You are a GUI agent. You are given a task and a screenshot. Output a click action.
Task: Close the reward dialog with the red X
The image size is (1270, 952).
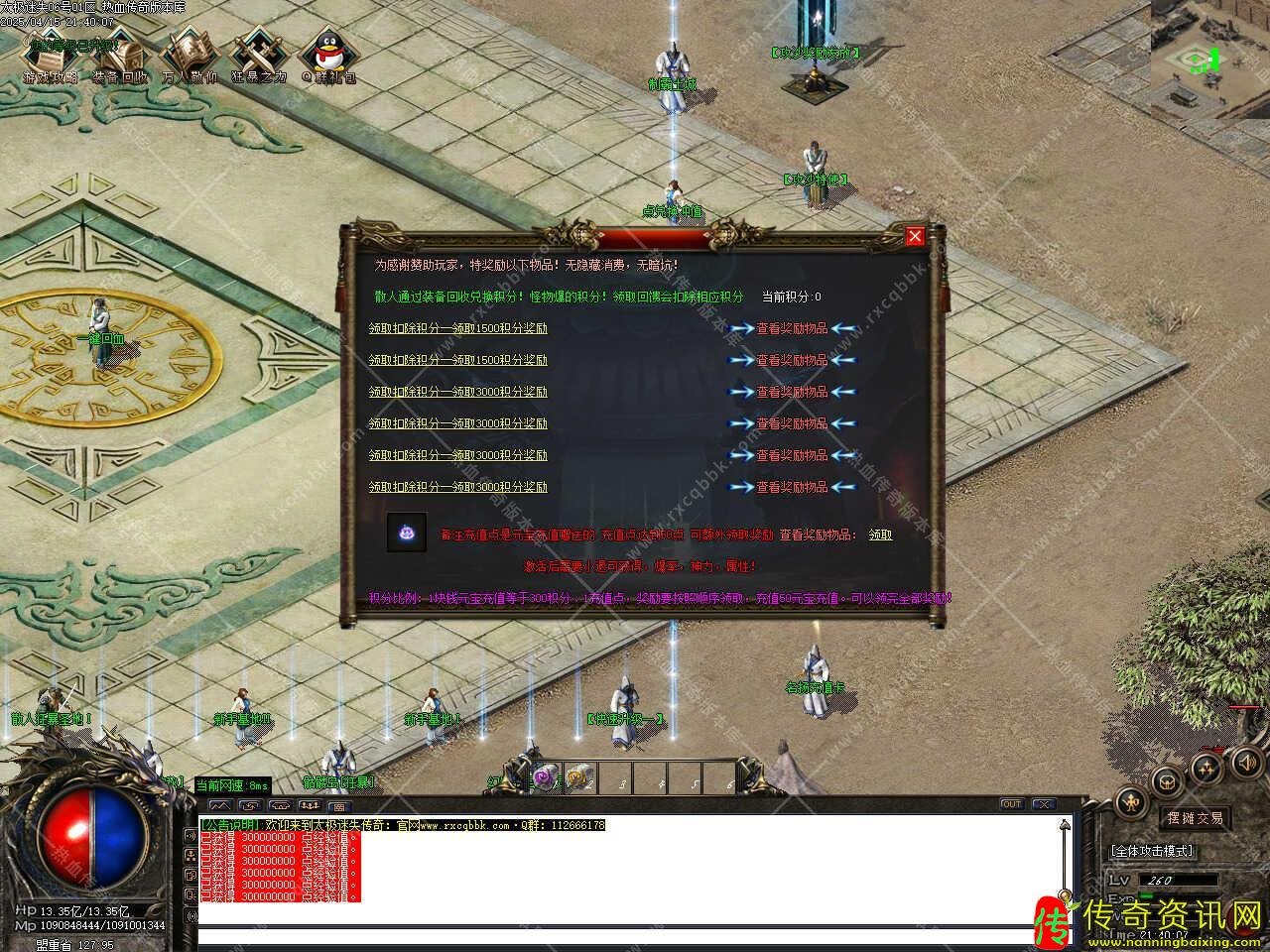(x=915, y=236)
